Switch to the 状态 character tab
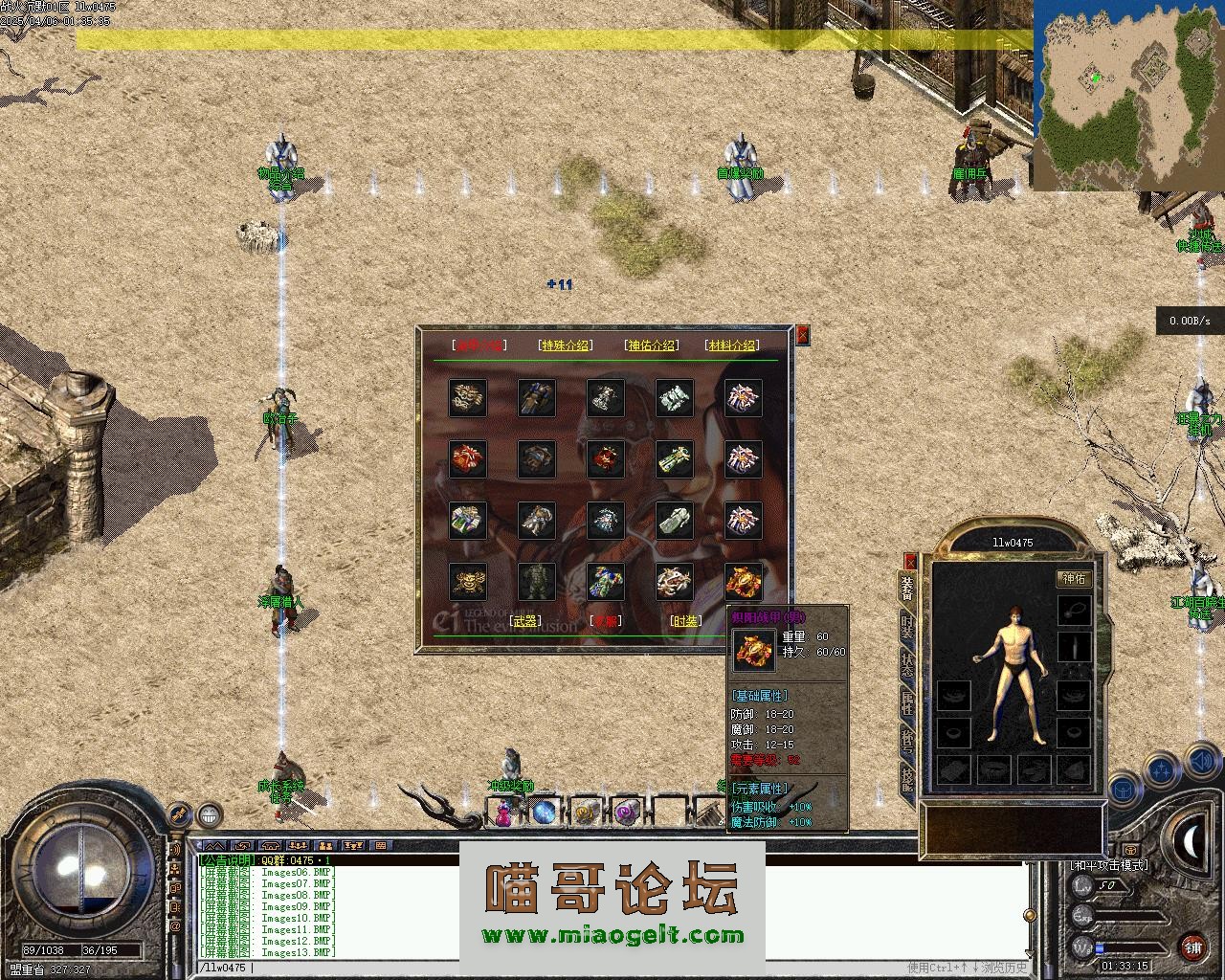 pos(907,666)
